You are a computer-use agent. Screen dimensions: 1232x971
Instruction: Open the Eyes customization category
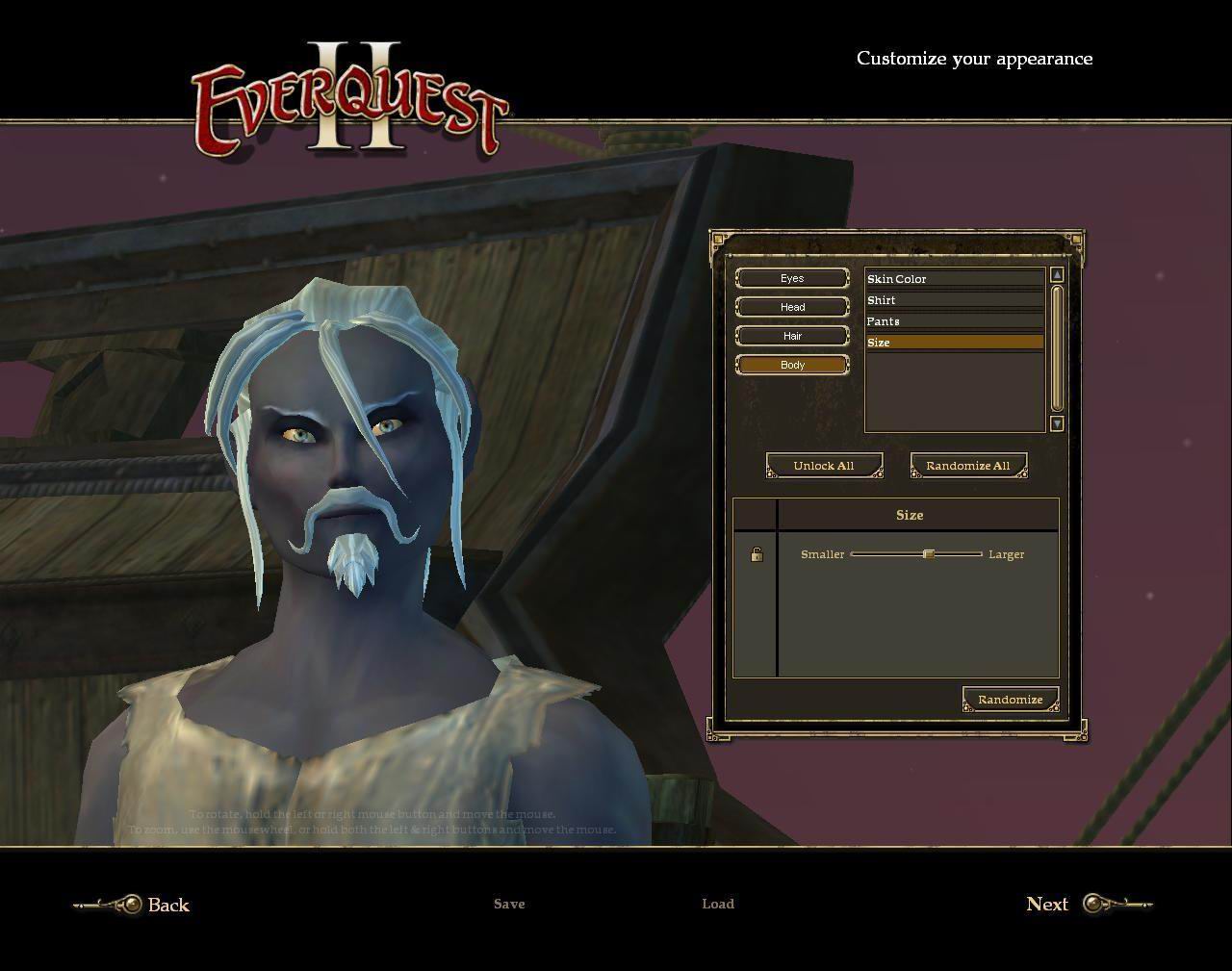(792, 278)
